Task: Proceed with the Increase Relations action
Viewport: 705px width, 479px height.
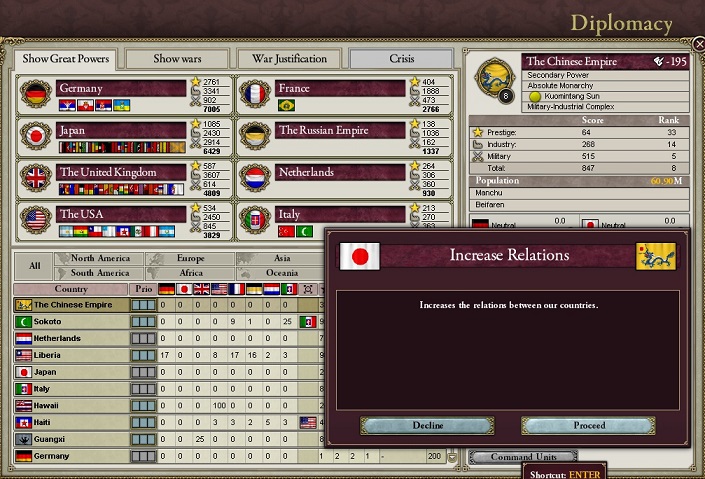Action: (588, 425)
